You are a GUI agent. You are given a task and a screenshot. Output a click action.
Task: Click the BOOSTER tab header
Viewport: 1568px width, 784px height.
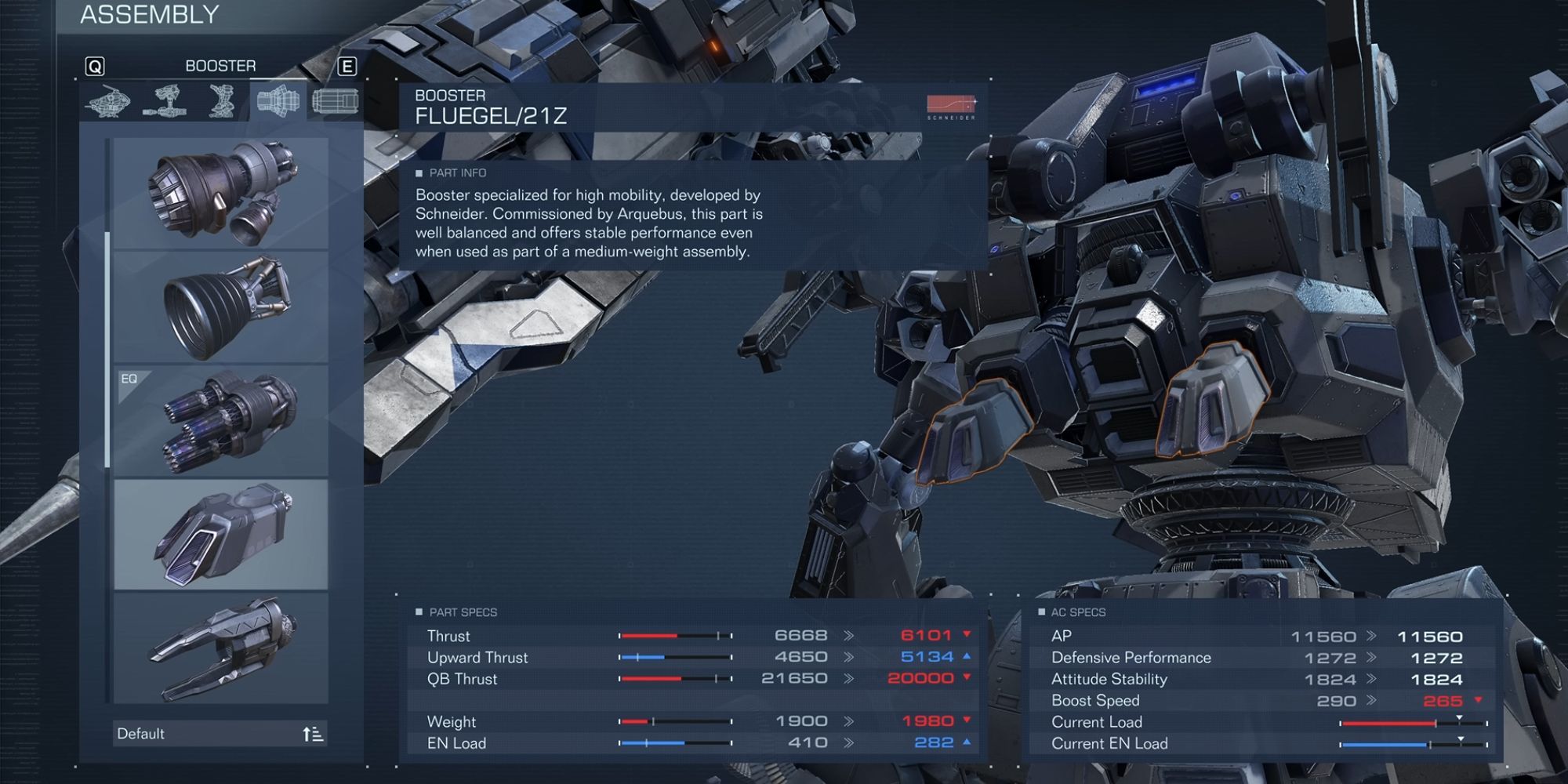click(x=221, y=65)
